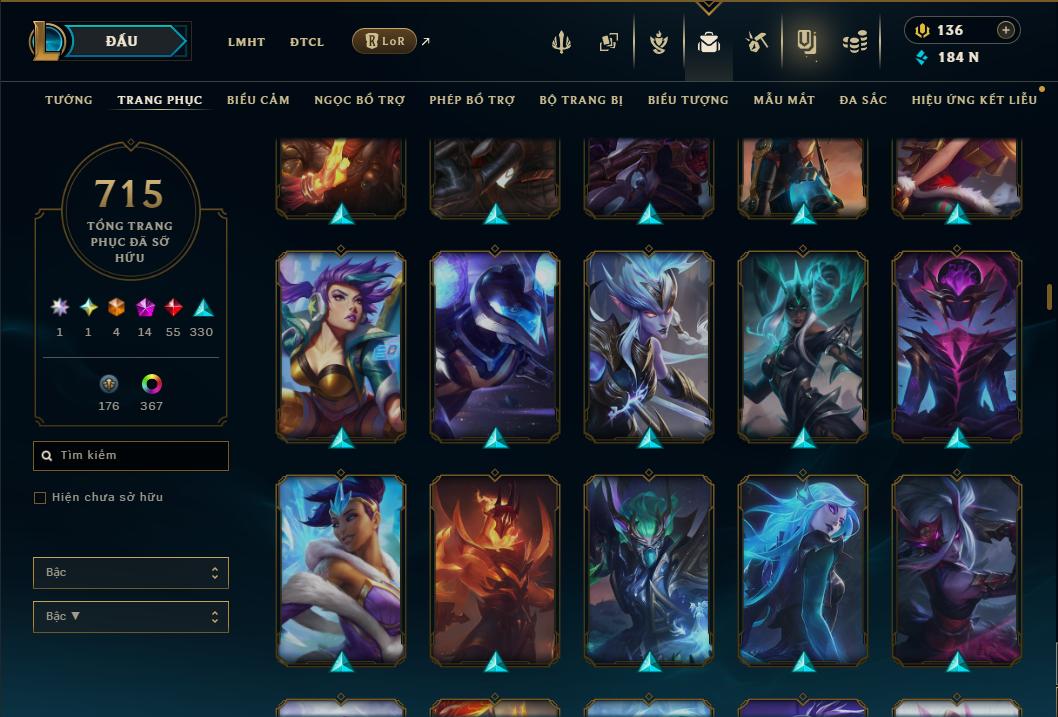Screen dimensions: 1058x717
Task: Start a match with the ĐẤU button
Action: (x=121, y=41)
